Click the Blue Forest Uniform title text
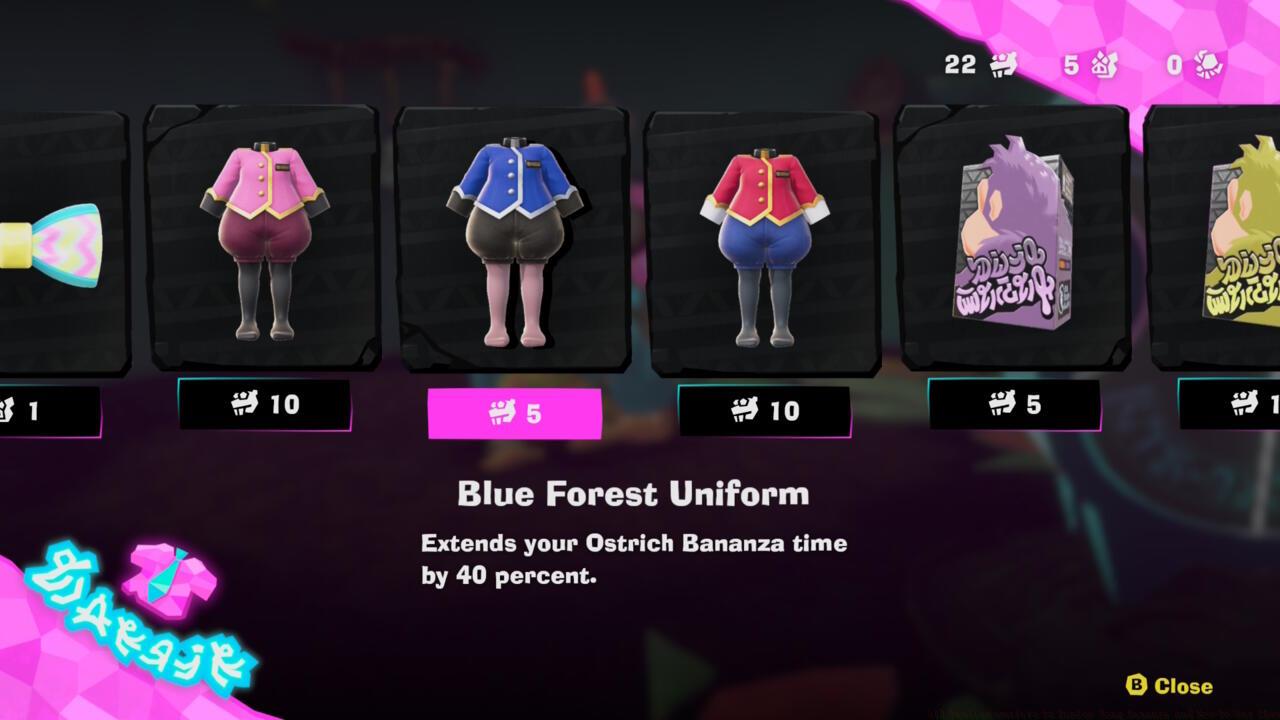This screenshot has width=1280, height=720. click(633, 493)
